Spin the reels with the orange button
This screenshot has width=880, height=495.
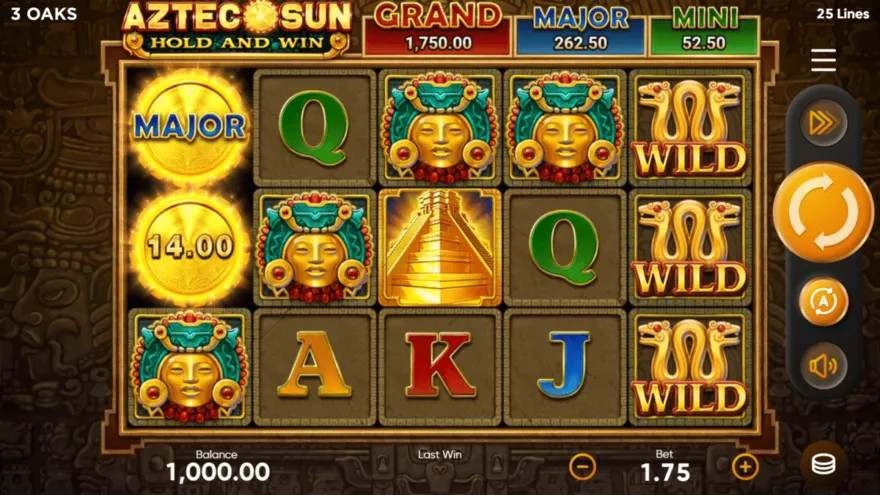coord(822,213)
